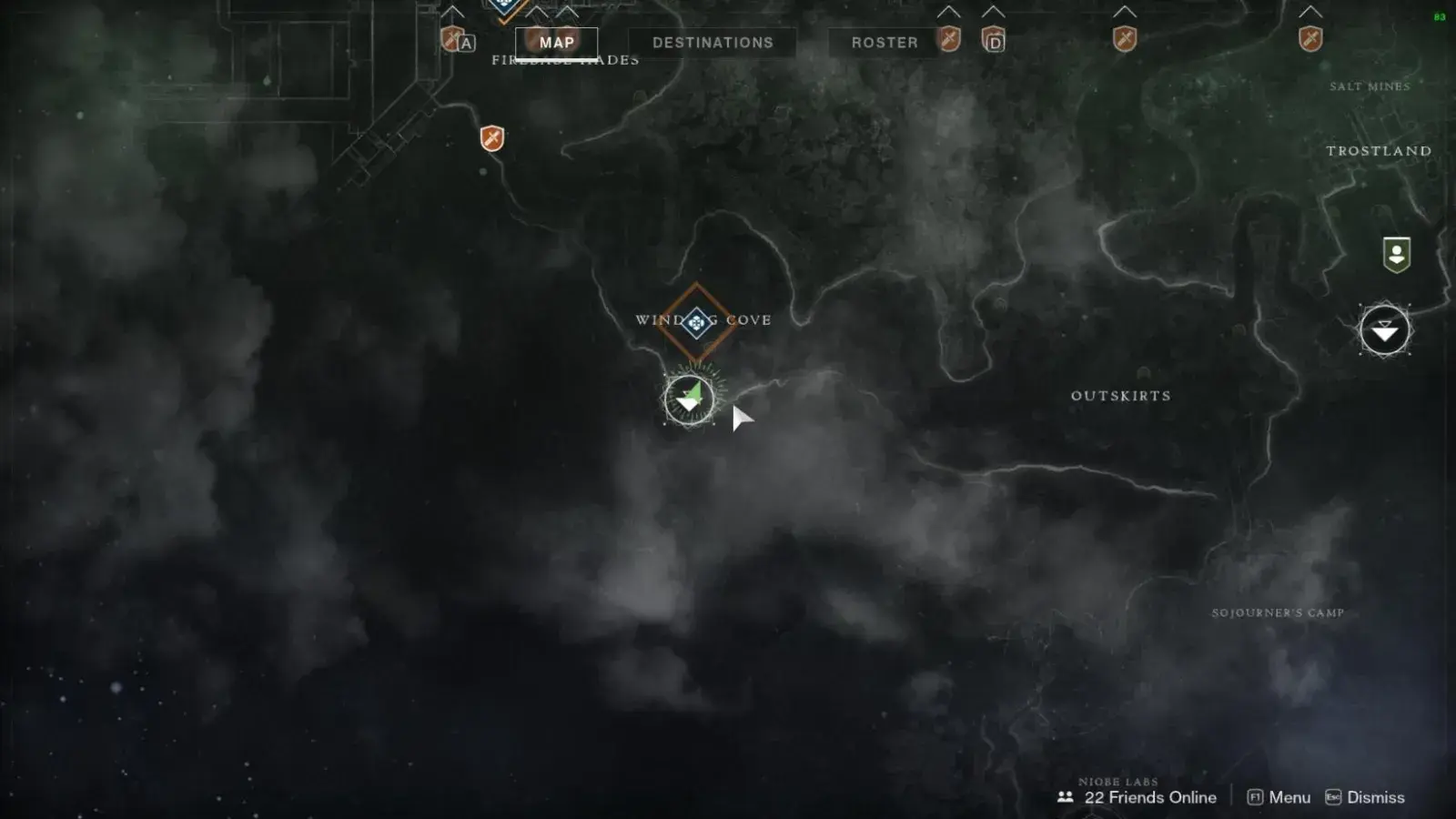Choose the landing zone with the green player arrow
Image resolution: width=1456 pixels, height=819 pixels.
coord(689,399)
